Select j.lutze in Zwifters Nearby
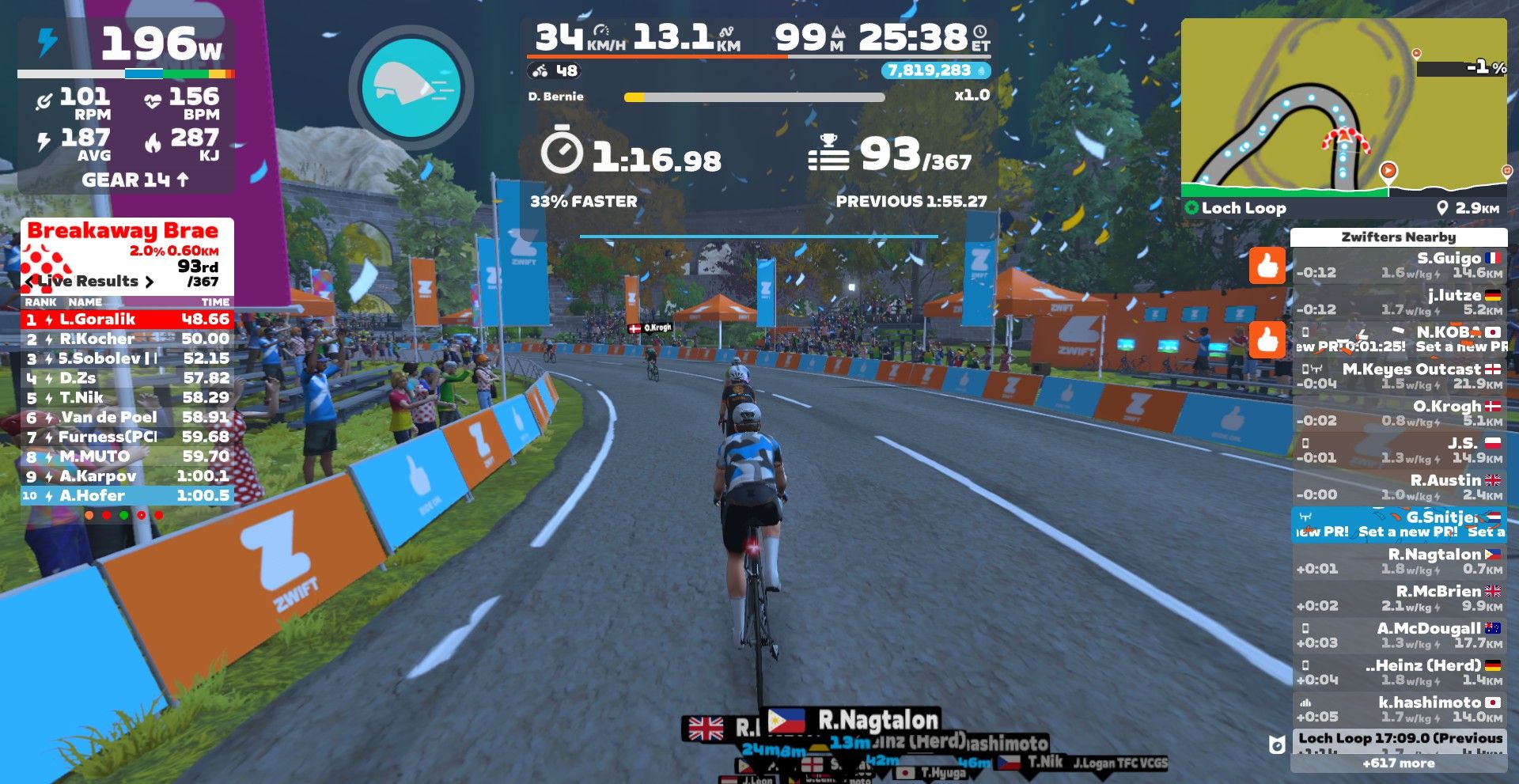1519x784 pixels. click(x=1399, y=302)
